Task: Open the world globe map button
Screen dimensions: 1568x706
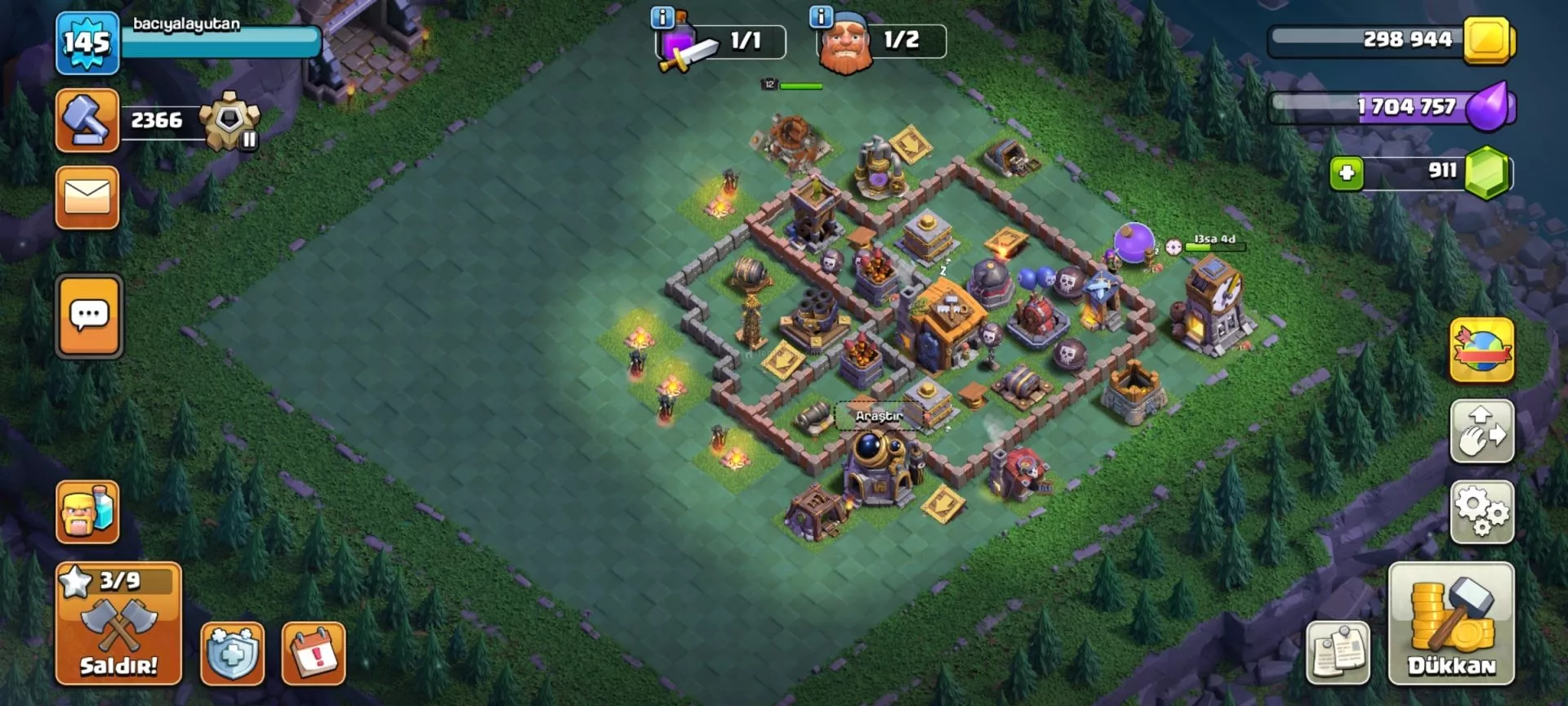Action: coord(1481,351)
